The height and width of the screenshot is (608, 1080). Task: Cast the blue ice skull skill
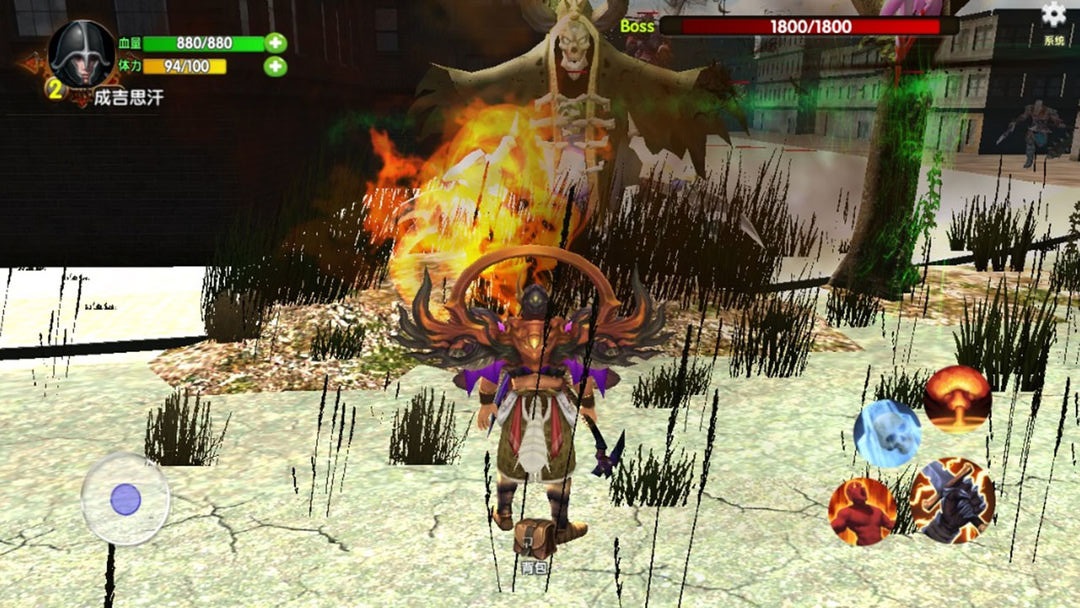tap(887, 433)
